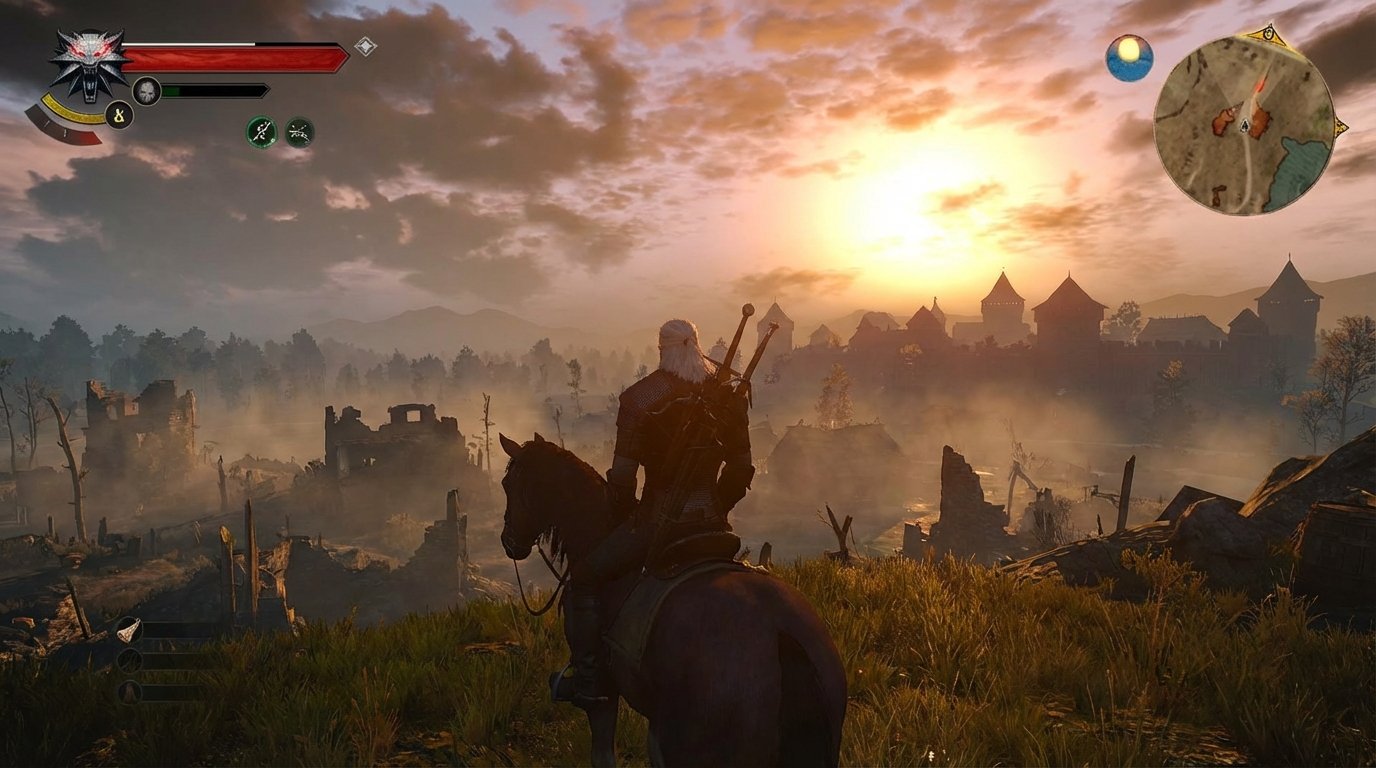Screen dimensions: 1376x768
Task: Toggle the middle empty consumable slot
Action: (x=129, y=660)
